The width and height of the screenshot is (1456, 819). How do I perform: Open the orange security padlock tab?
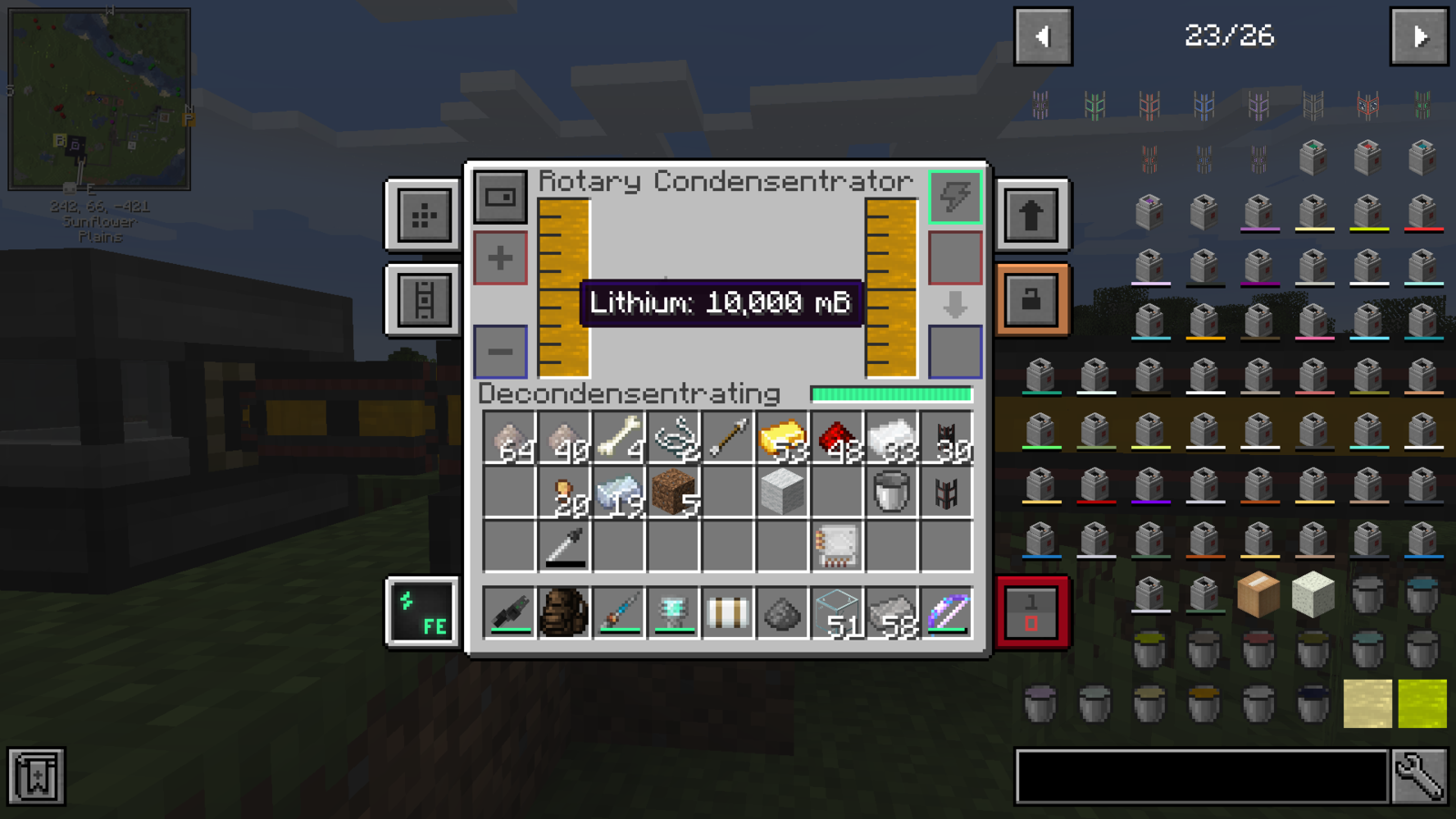1033,300
